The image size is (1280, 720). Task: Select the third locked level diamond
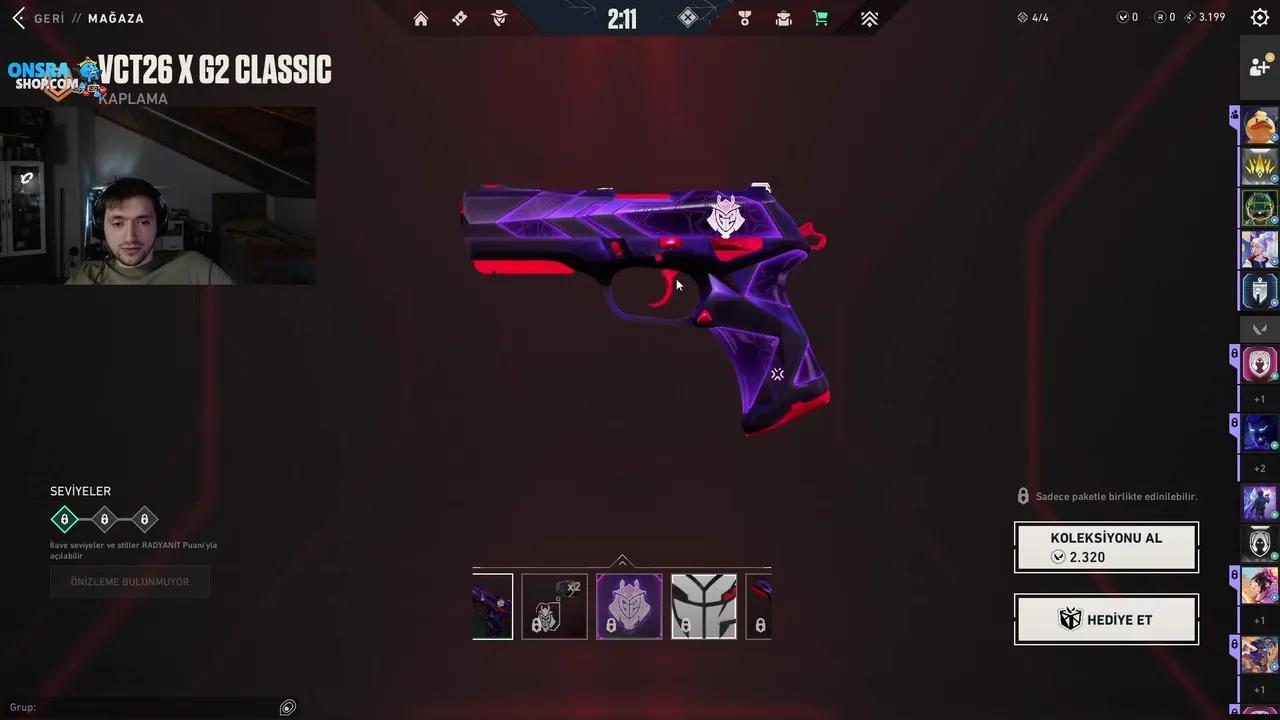pyautogui.click(x=144, y=519)
